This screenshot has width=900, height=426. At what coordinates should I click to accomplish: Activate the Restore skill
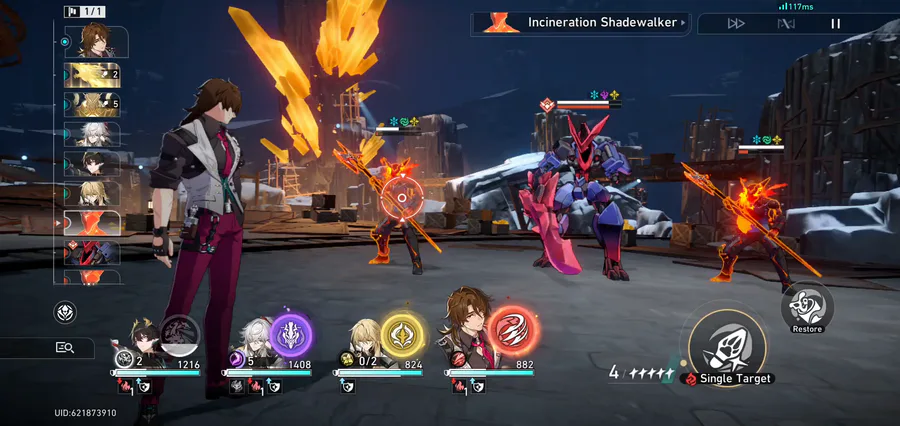[806, 306]
